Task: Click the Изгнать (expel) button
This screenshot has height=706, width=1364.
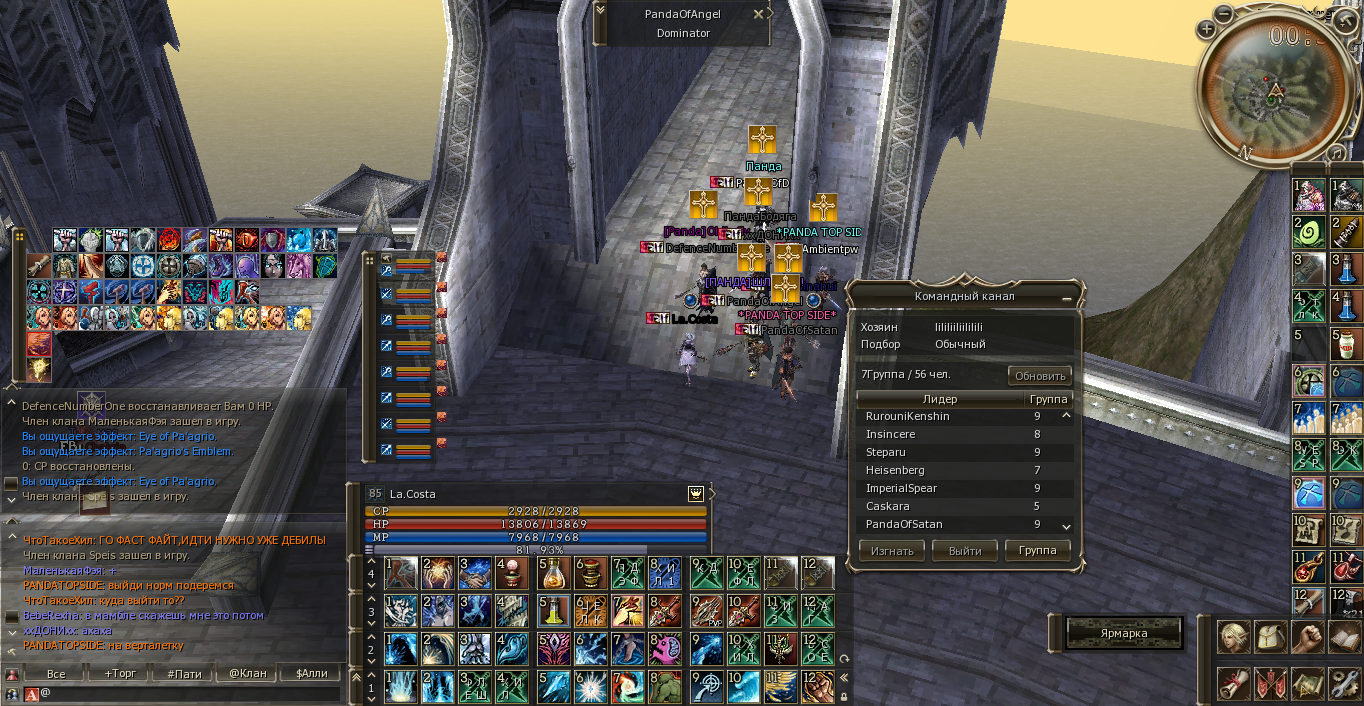Action: [892, 550]
